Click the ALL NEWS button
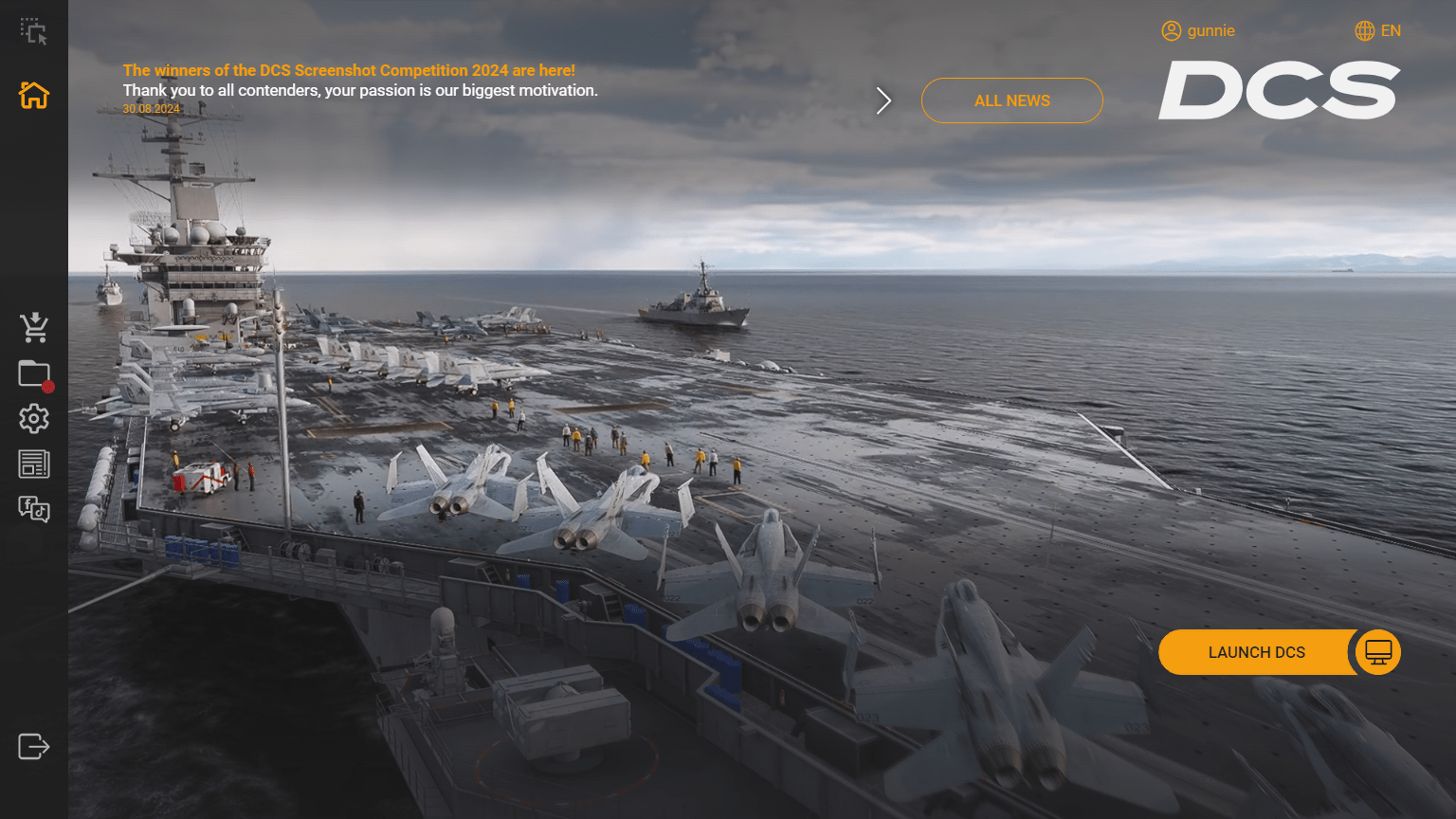 [1011, 100]
